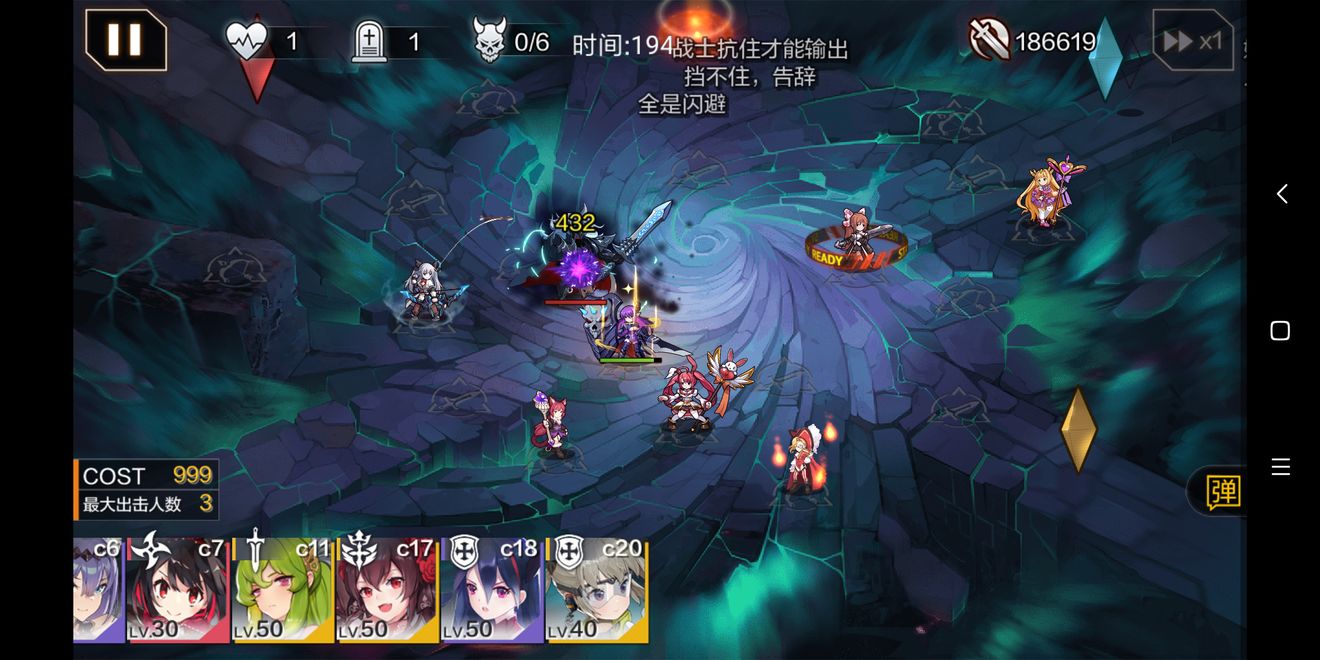Choose the c20 goggles shield unit card
1320x660 pixels.
click(x=596, y=591)
